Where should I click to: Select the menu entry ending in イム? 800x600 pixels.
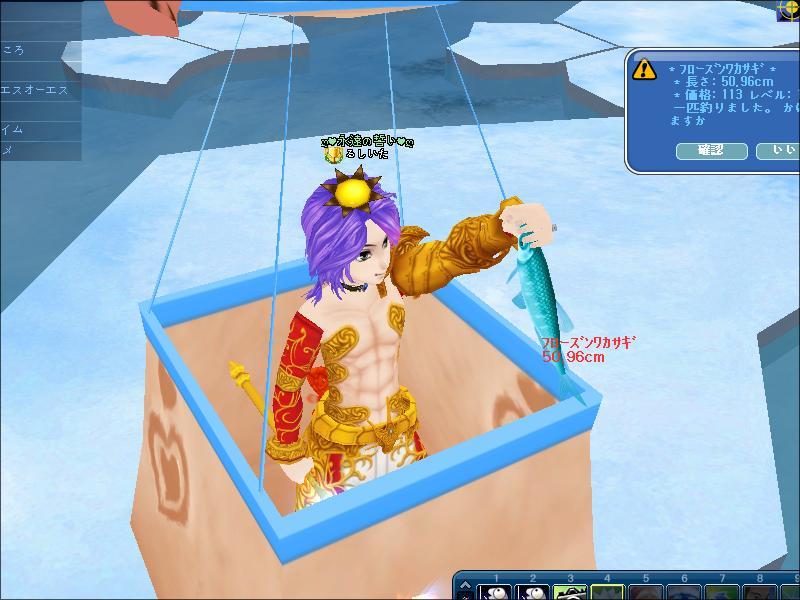(x=37, y=129)
